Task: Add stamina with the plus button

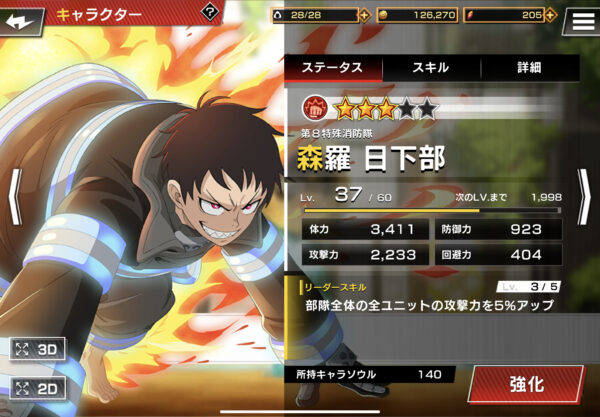Action: coord(363,15)
